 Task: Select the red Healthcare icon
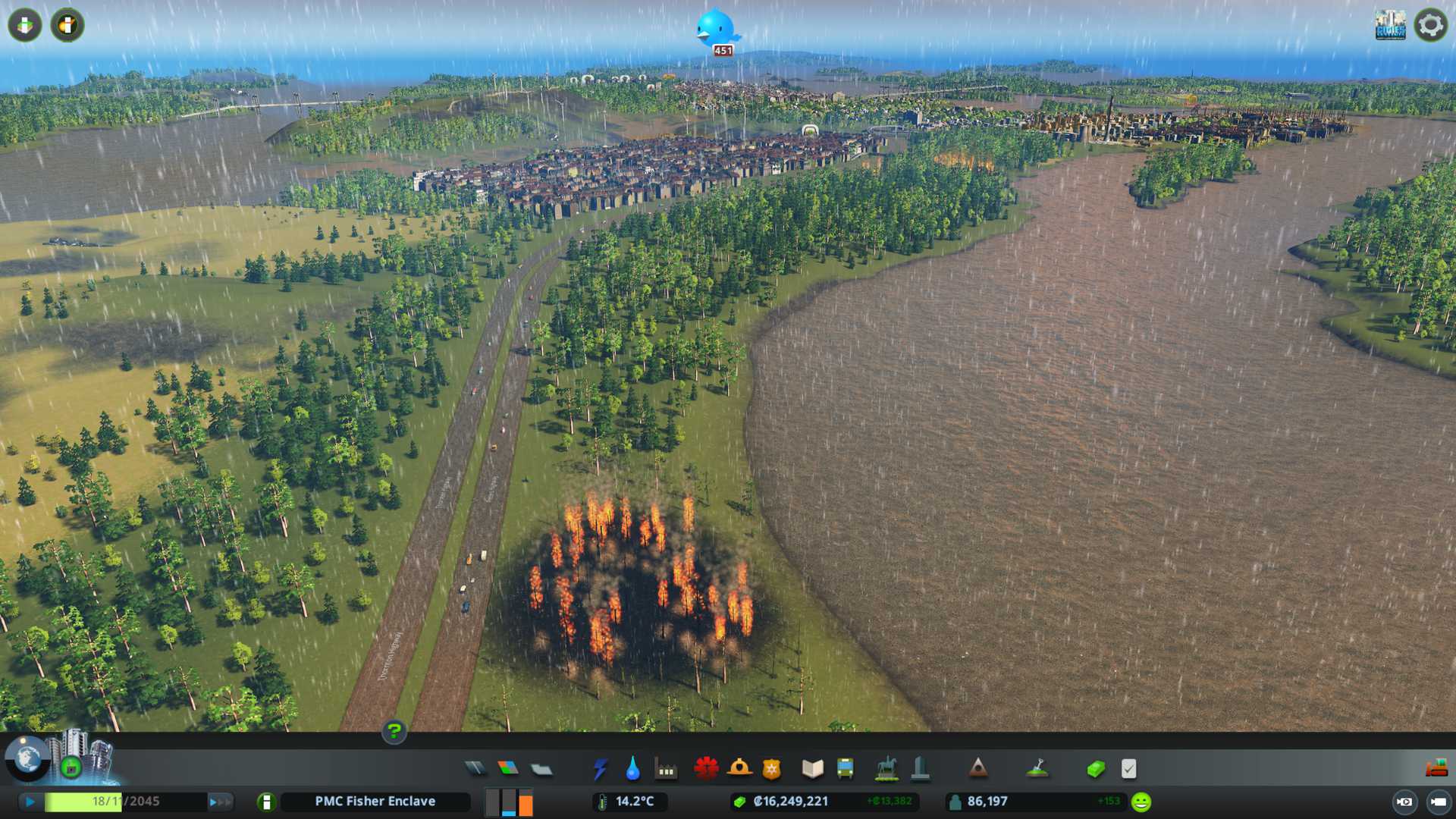(706, 769)
